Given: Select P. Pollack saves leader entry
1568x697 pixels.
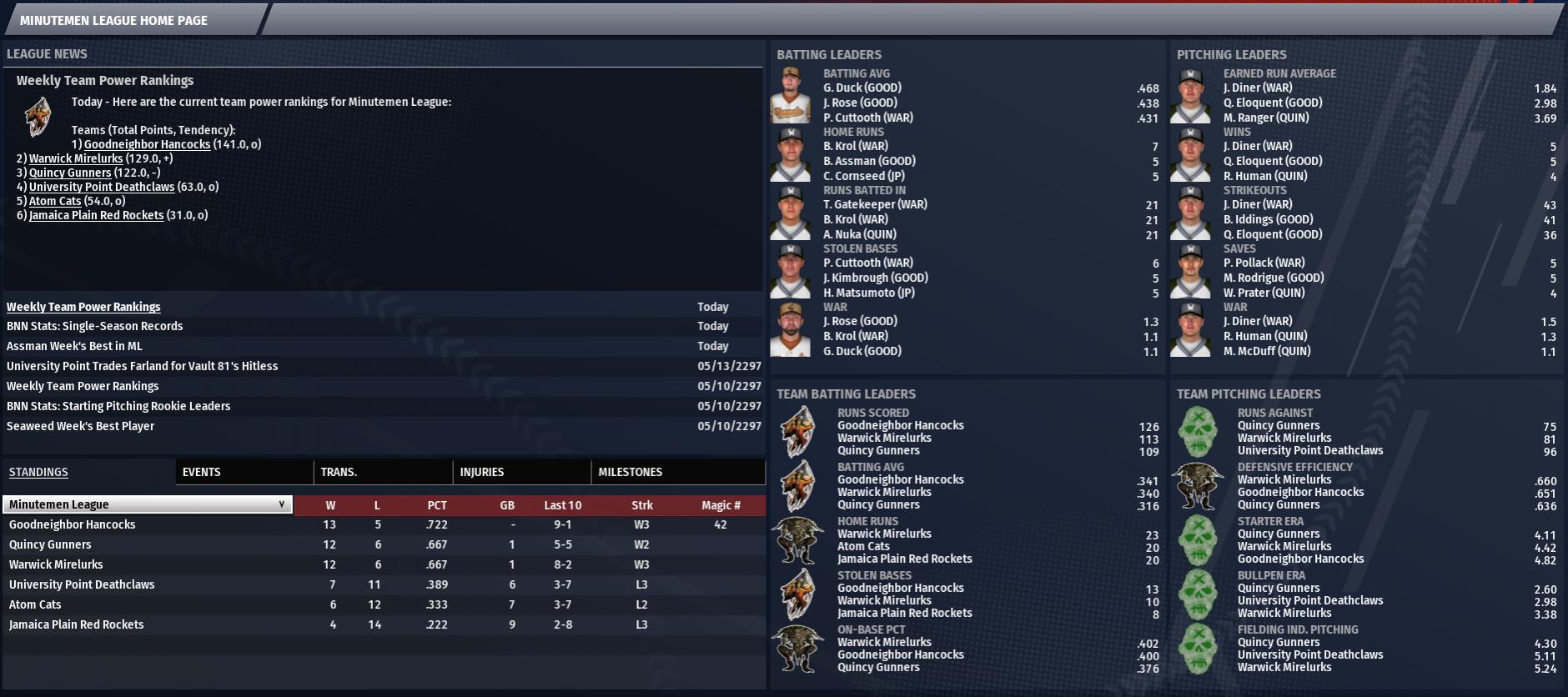Looking at the screenshot, I should click(x=1264, y=263).
